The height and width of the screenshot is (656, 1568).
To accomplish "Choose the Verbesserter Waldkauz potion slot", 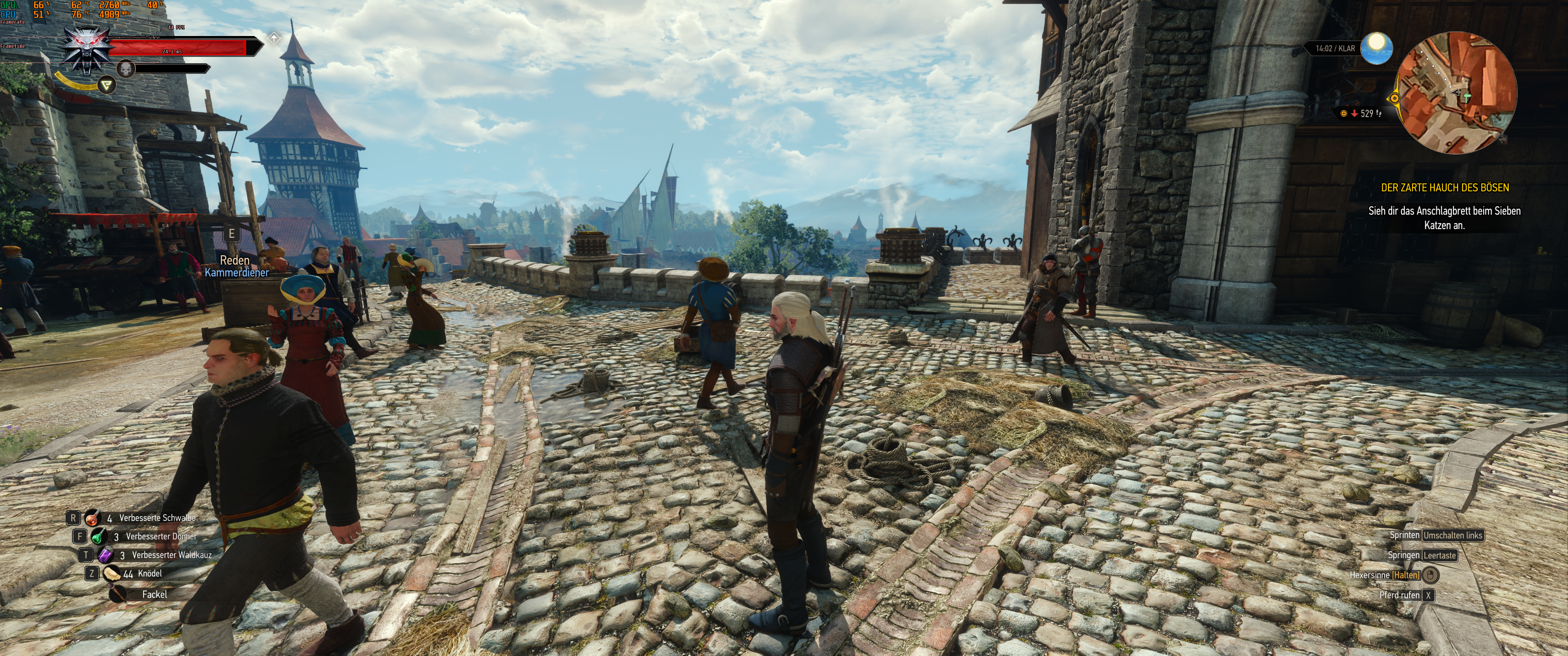I will pyautogui.click(x=105, y=555).
